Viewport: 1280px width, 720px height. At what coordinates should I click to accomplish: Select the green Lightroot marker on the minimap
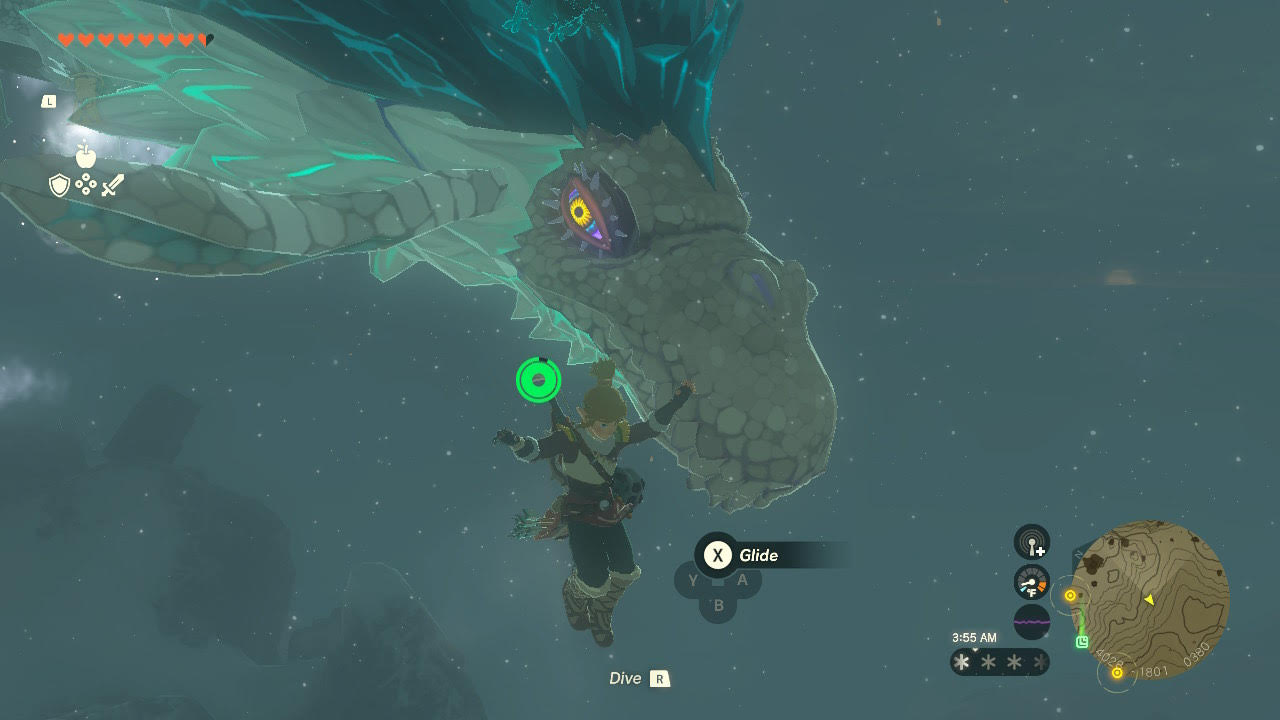point(1082,640)
